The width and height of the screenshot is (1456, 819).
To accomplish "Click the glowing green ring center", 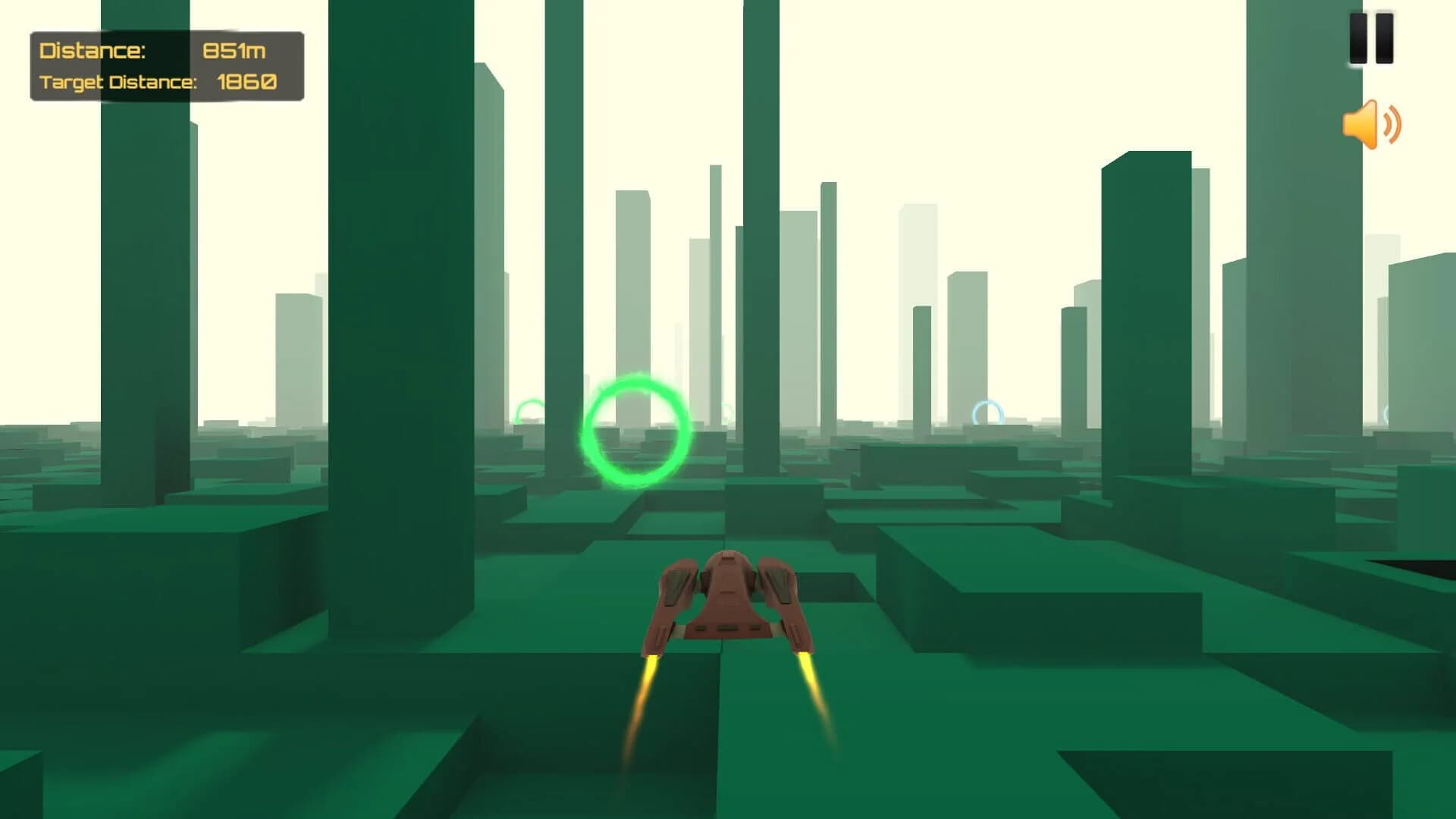I will point(637,429).
